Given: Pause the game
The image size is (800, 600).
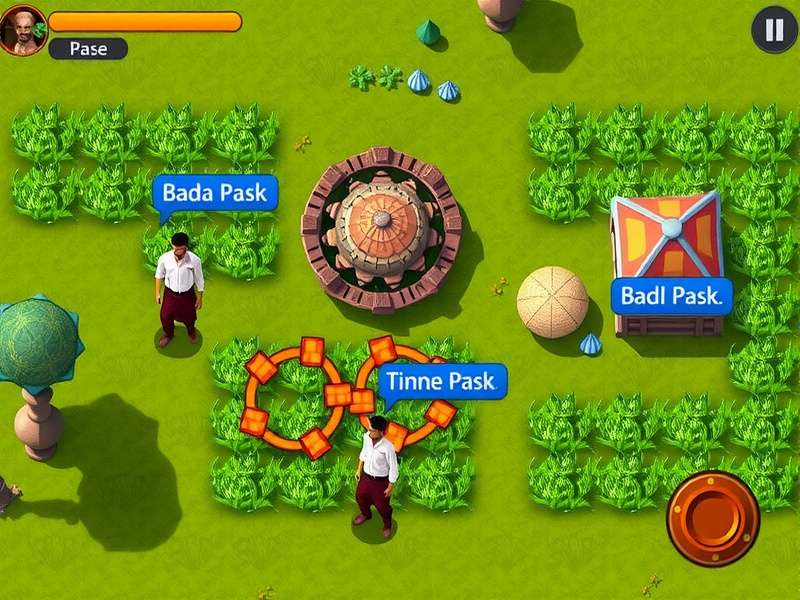Looking at the screenshot, I should pyautogui.click(x=775, y=30).
